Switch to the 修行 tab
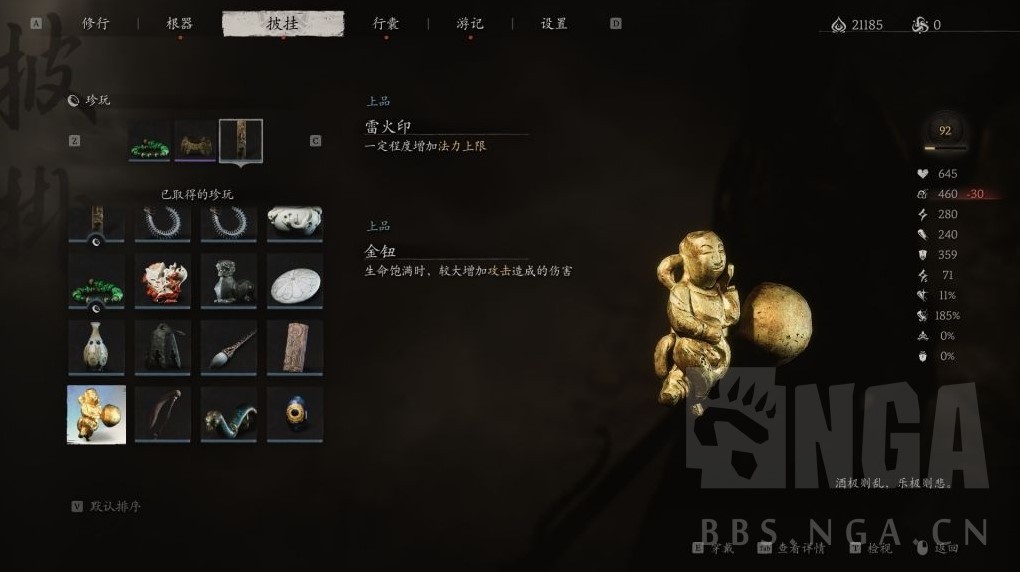 pos(96,24)
